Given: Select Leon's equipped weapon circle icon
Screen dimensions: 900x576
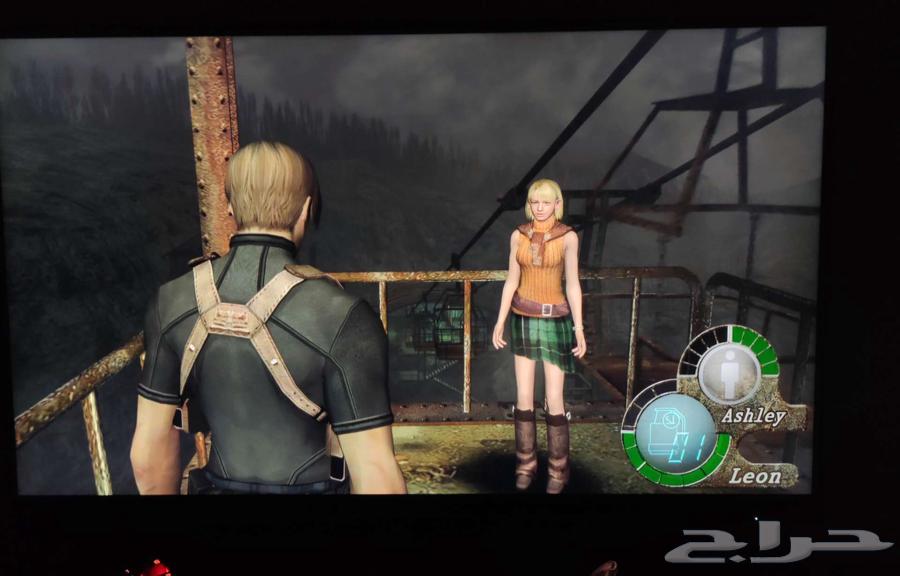Looking at the screenshot, I should tap(675, 438).
